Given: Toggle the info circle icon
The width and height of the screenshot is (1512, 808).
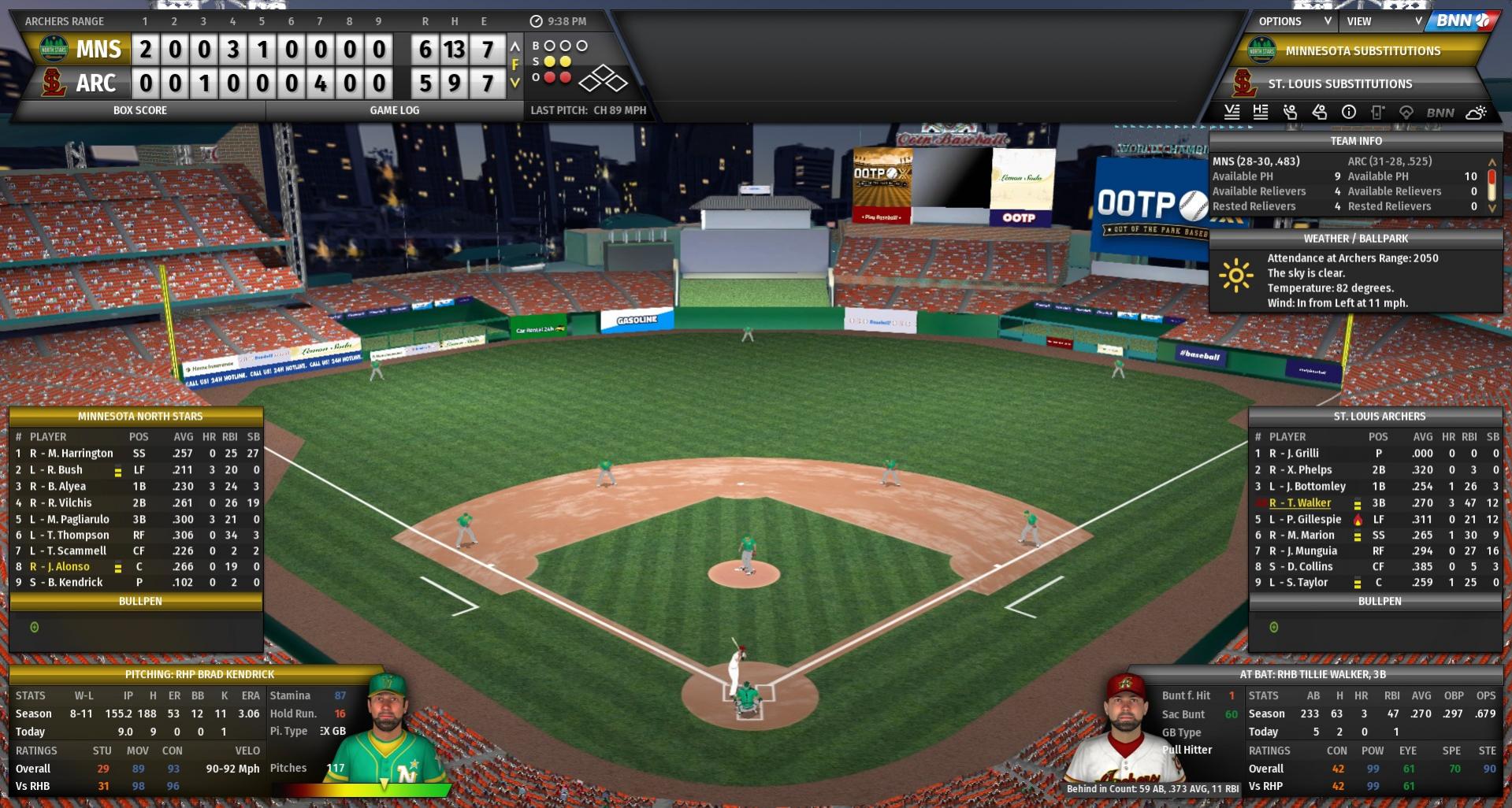Looking at the screenshot, I should pos(1349,112).
